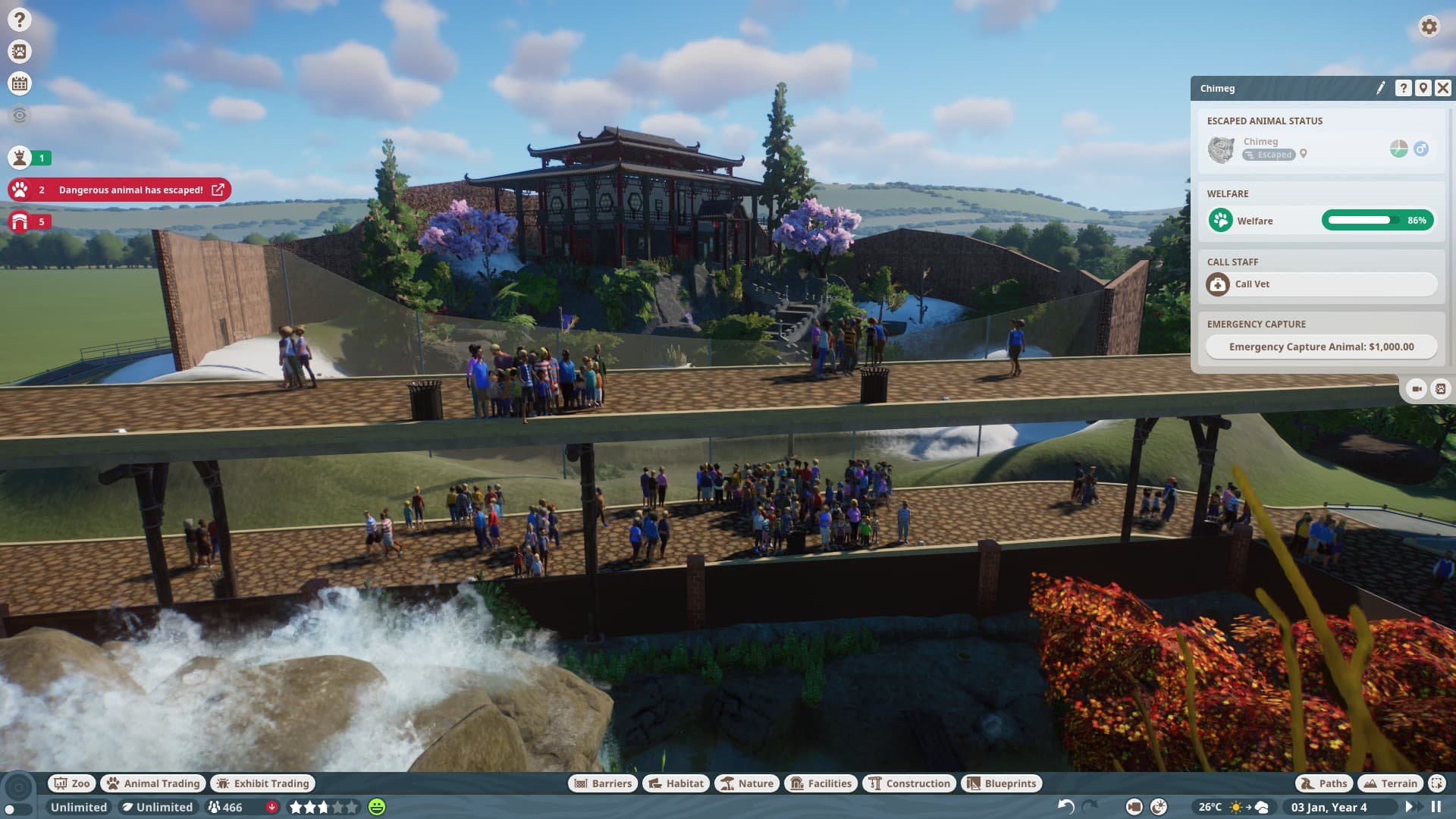Emergency capture the escaped animal for $1,000
Screen dimensions: 1456x819
click(x=1321, y=347)
